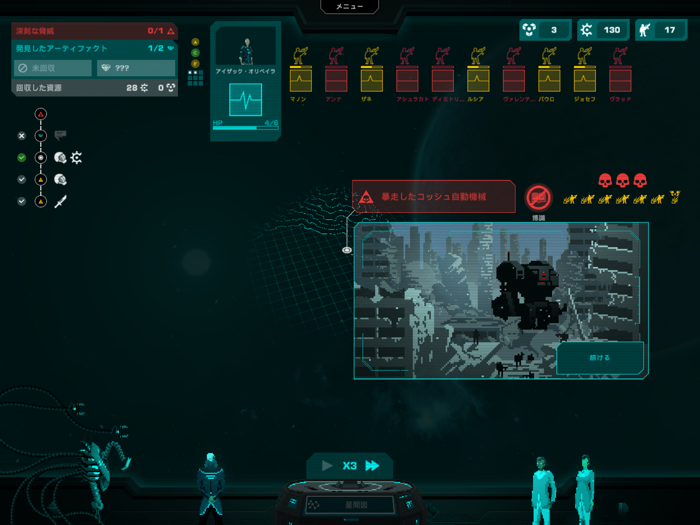This screenshot has height=525, width=700.
Task: Select soldier パウロ's status card
Action: (x=549, y=77)
